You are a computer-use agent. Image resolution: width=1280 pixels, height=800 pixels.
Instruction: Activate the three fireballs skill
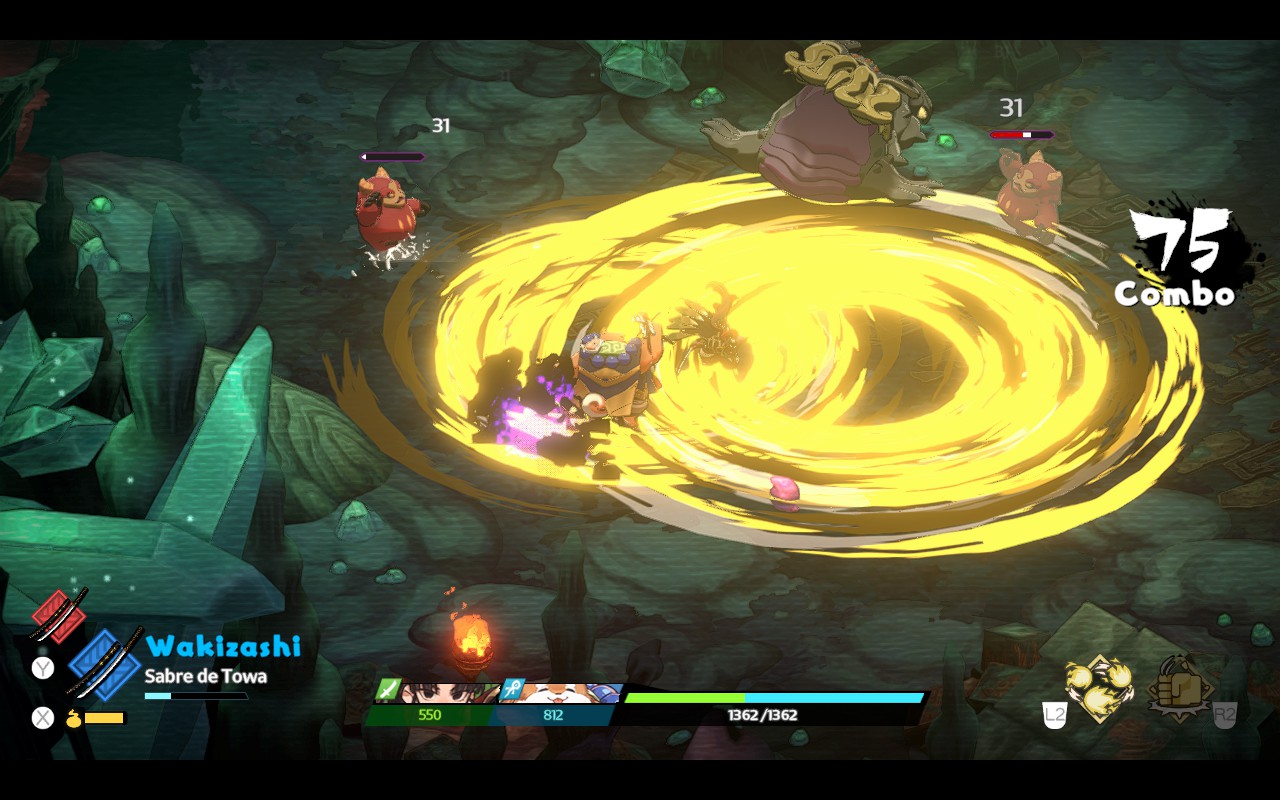coord(1097,688)
